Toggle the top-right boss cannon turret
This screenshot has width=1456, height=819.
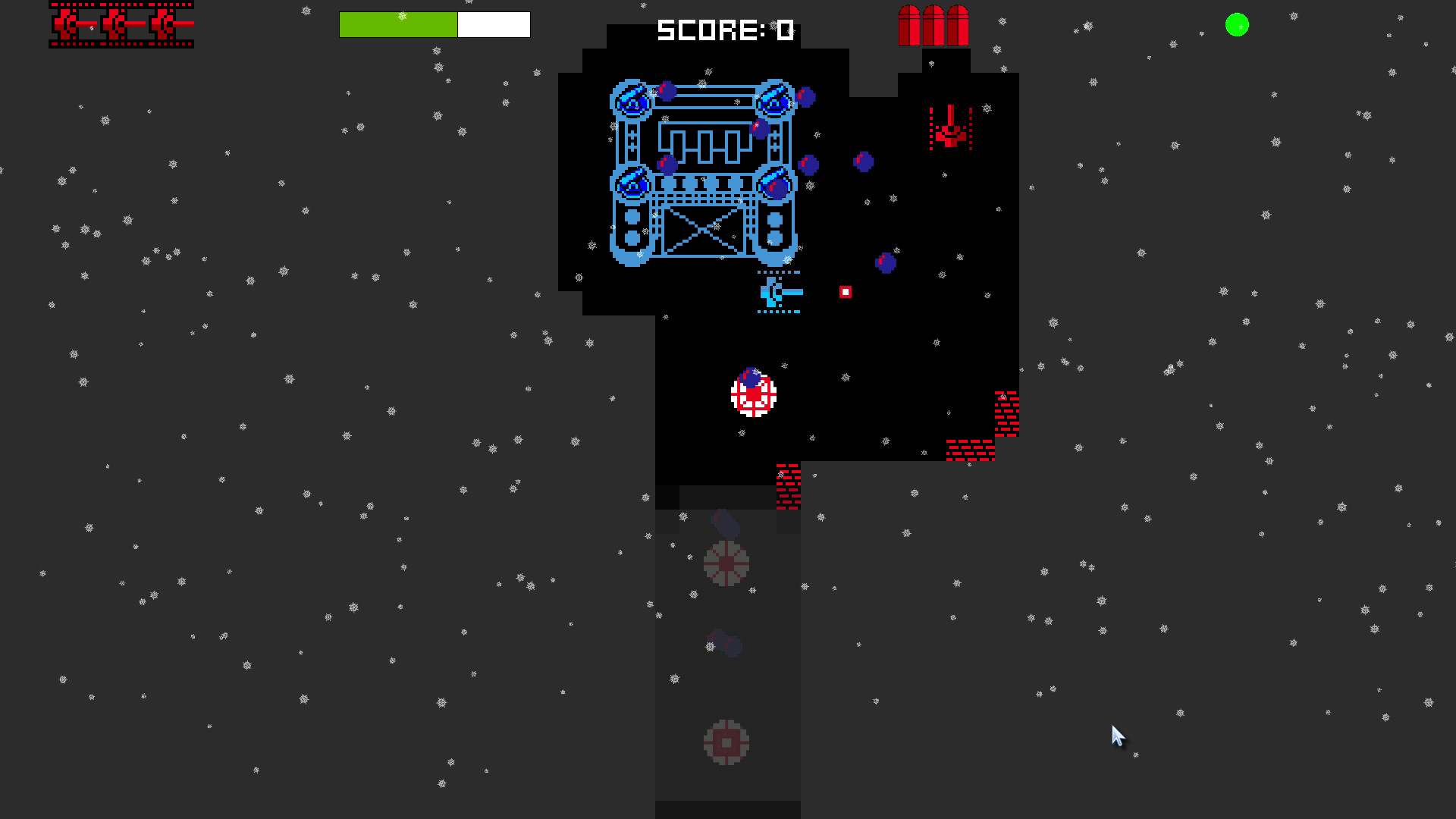point(775,102)
